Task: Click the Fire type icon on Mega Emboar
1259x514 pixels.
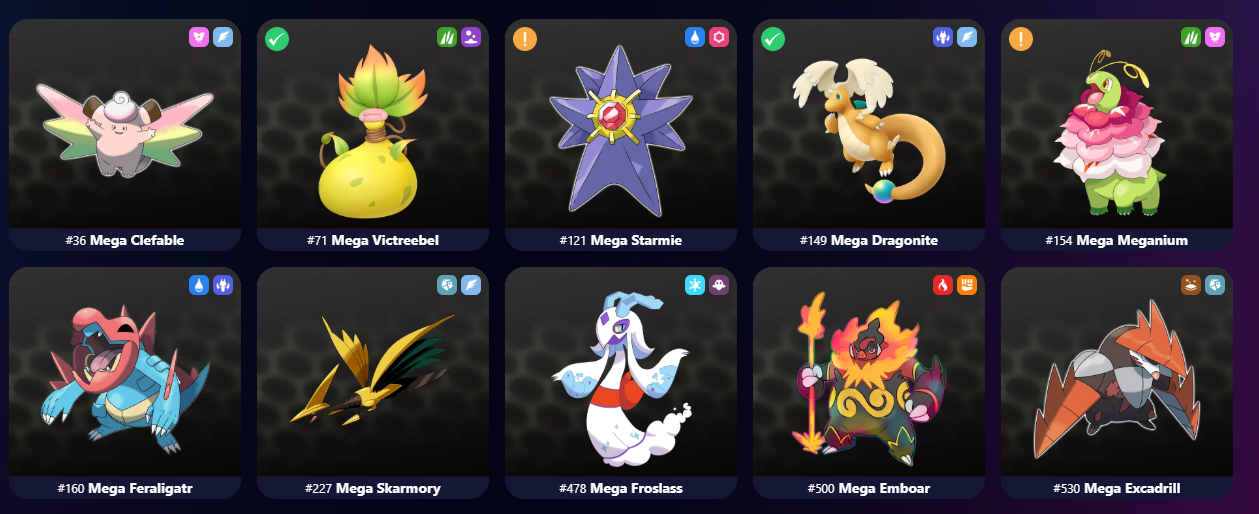Action: click(943, 285)
